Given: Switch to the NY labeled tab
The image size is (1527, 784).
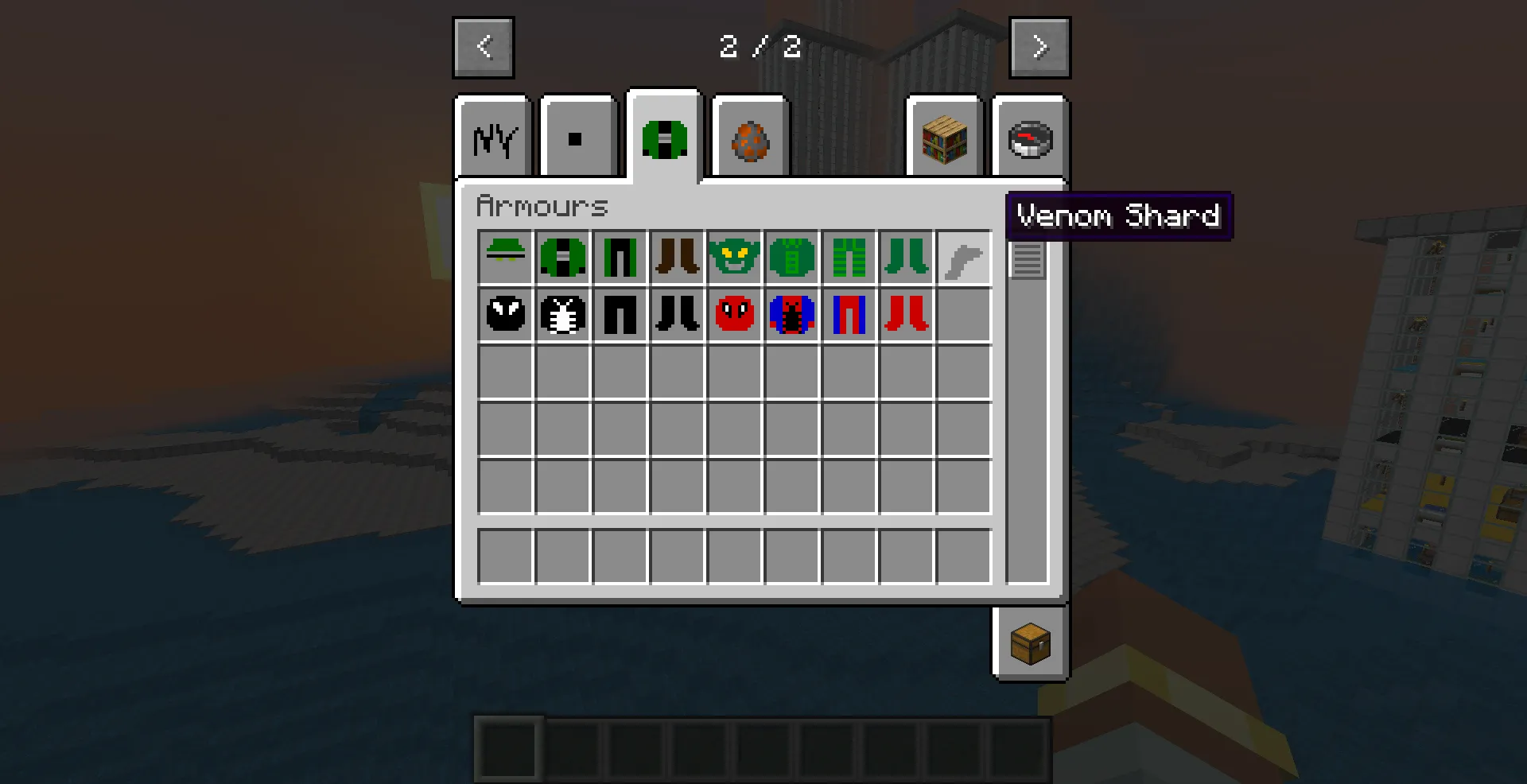Looking at the screenshot, I should tap(492, 137).
